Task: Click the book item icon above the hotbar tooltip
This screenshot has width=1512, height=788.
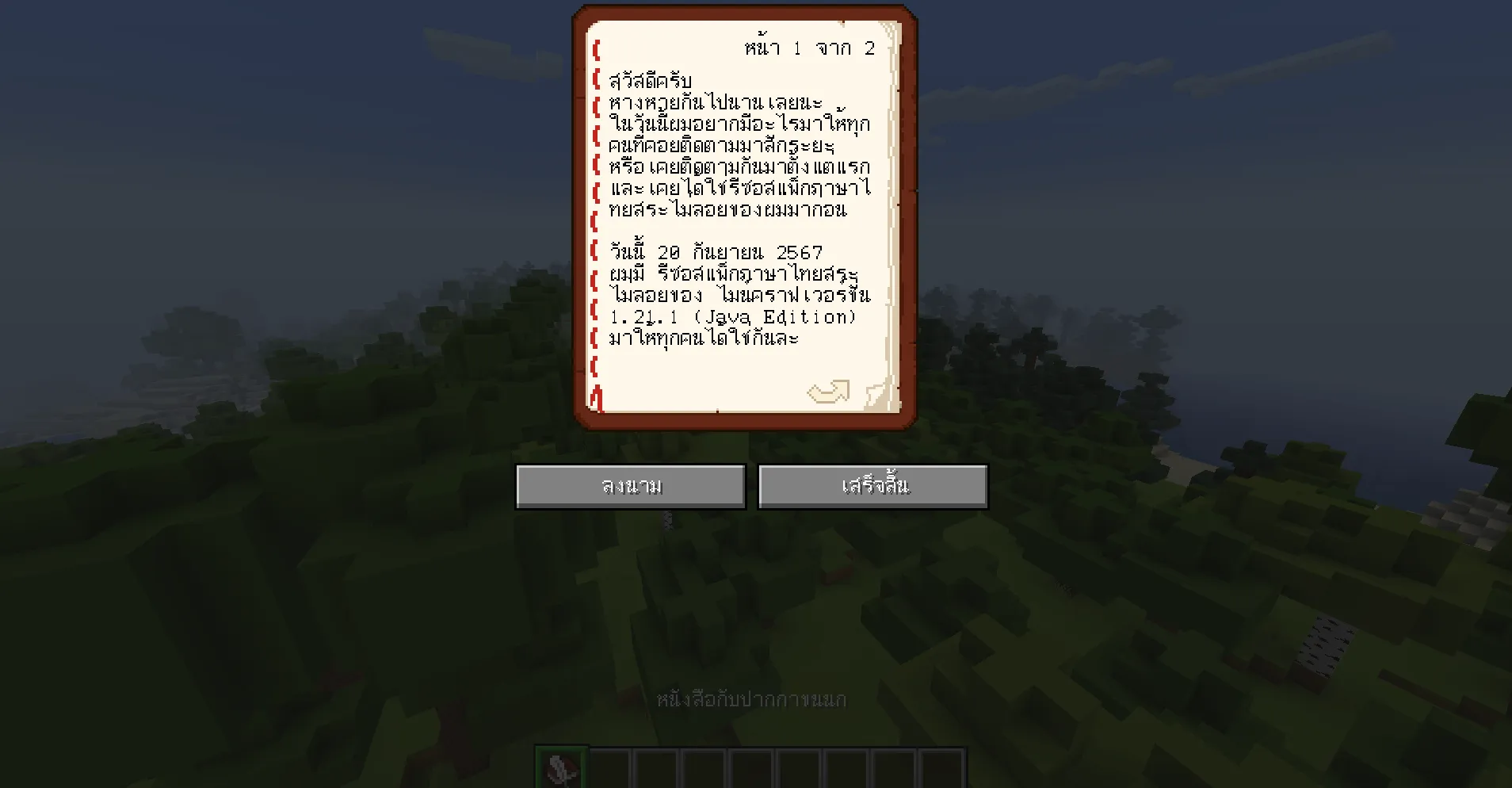Action: [x=563, y=765]
